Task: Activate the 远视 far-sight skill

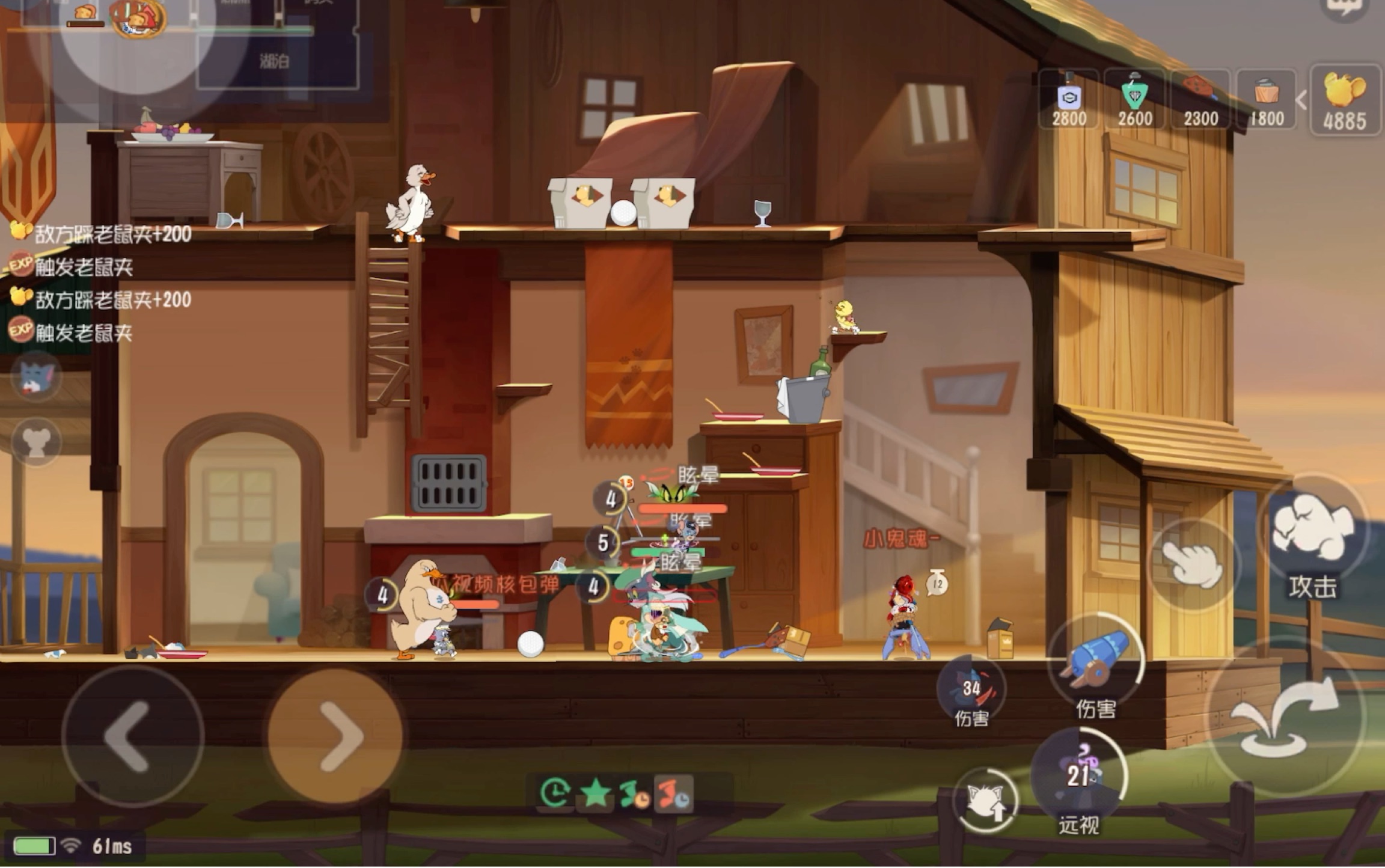Action: click(1078, 777)
